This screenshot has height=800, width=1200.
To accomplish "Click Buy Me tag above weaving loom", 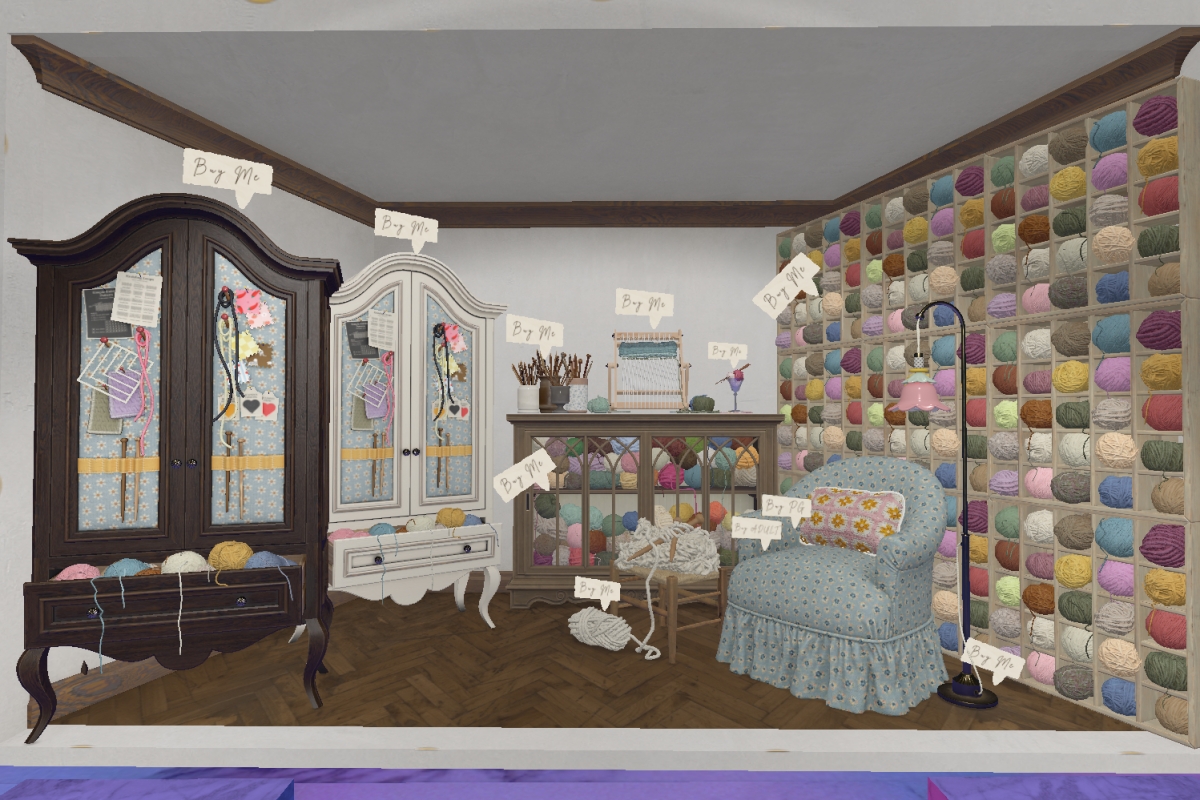I will [x=644, y=303].
